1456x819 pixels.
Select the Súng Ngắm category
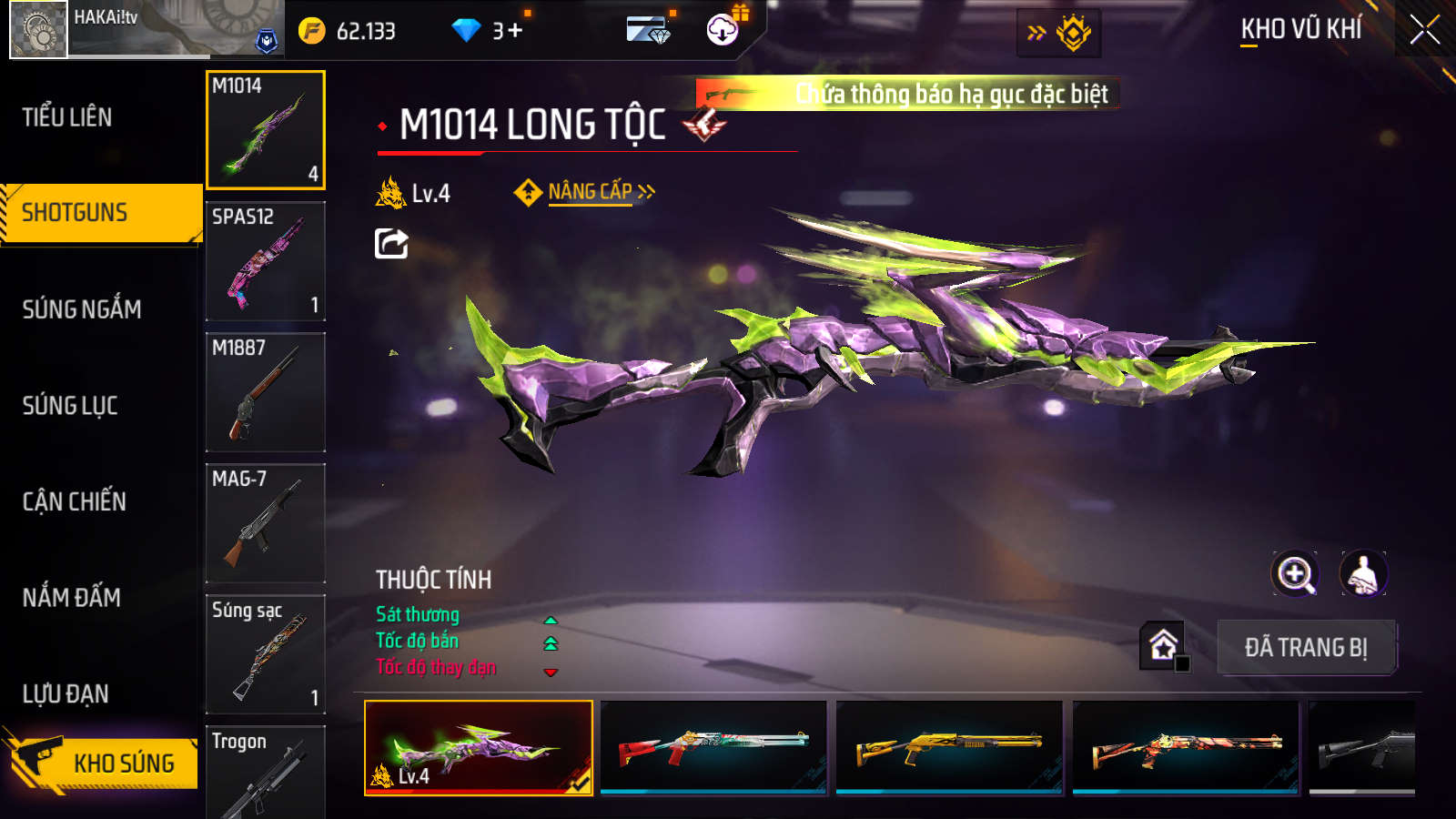[82, 309]
